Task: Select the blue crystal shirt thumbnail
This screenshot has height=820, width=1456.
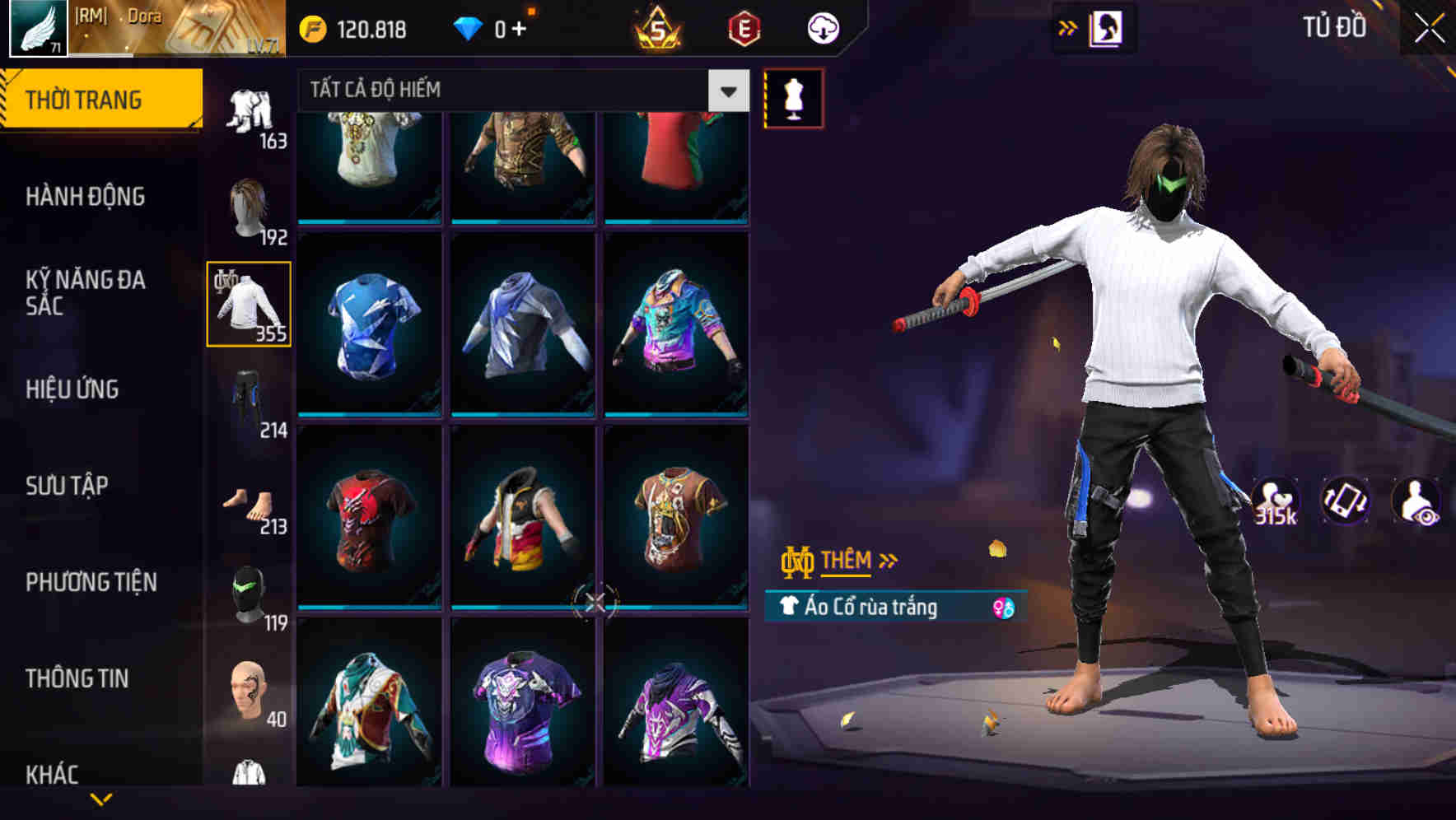Action: (x=369, y=325)
